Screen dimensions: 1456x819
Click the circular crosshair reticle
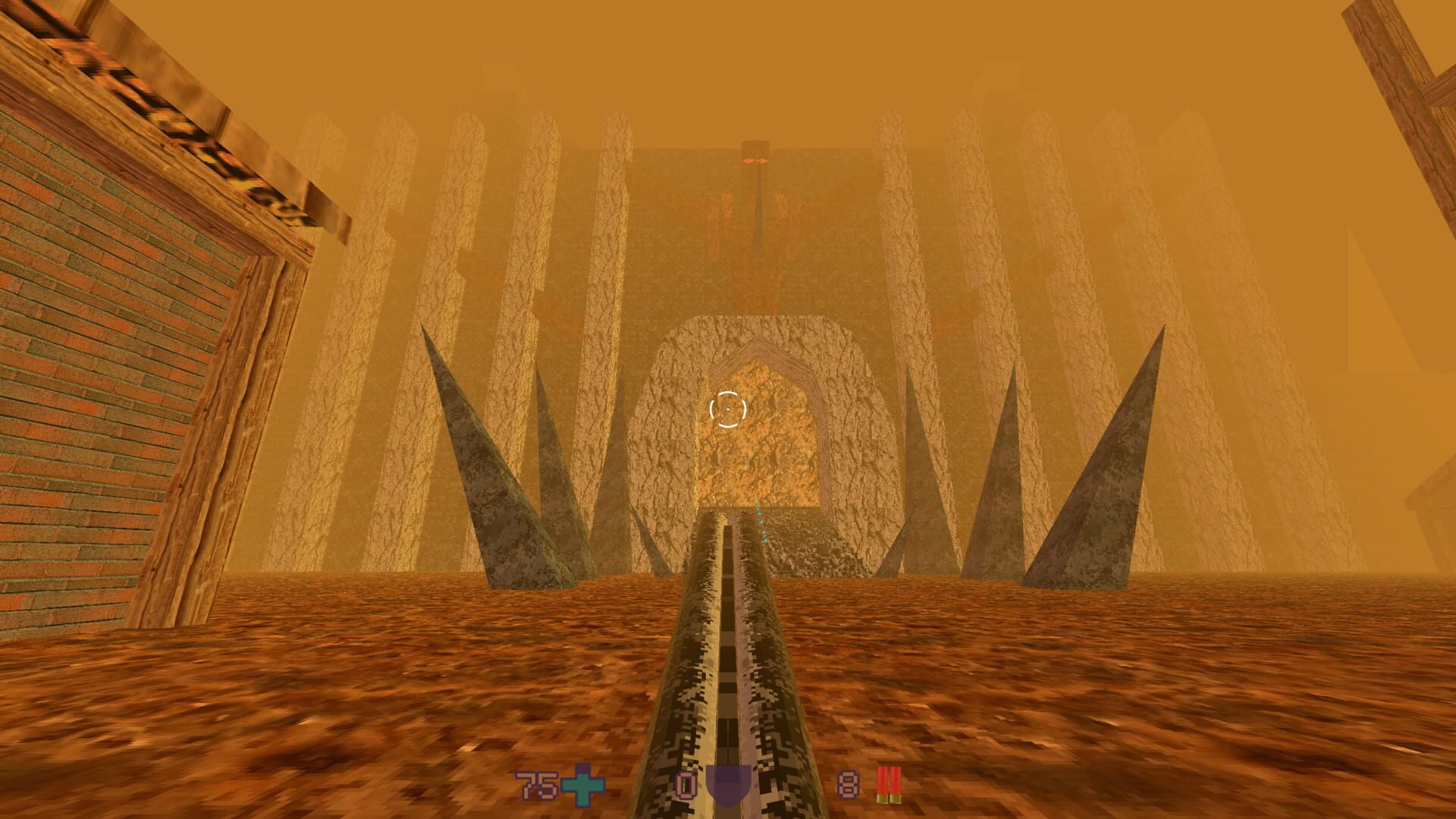pyautogui.click(x=728, y=410)
